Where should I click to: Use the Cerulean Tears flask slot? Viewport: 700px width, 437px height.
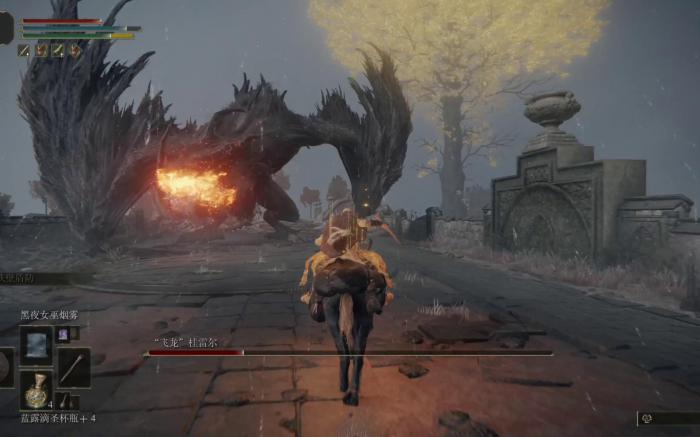(37, 390)
